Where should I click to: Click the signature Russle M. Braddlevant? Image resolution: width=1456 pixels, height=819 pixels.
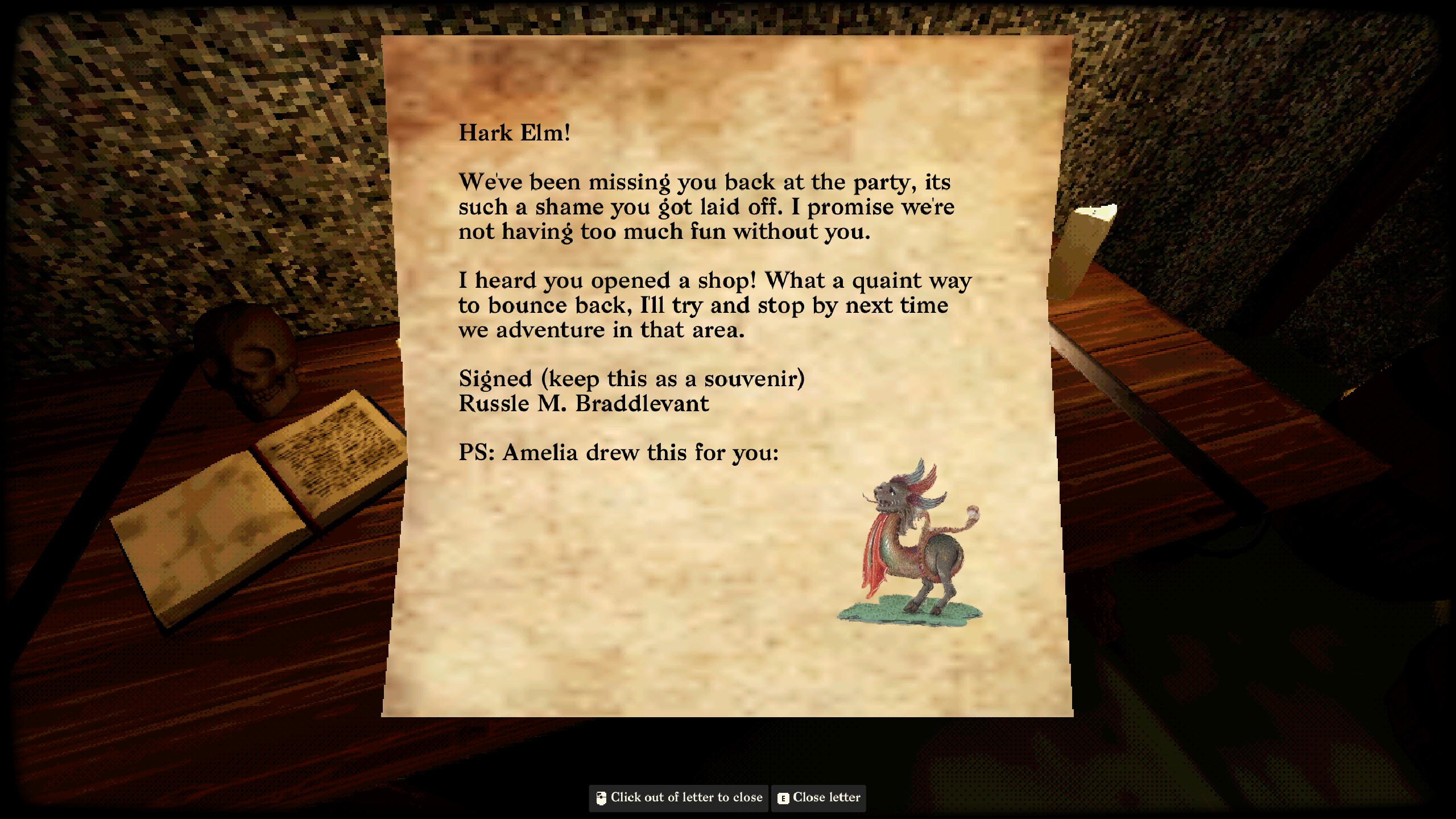pyautogui.click(x=583, y=404)
